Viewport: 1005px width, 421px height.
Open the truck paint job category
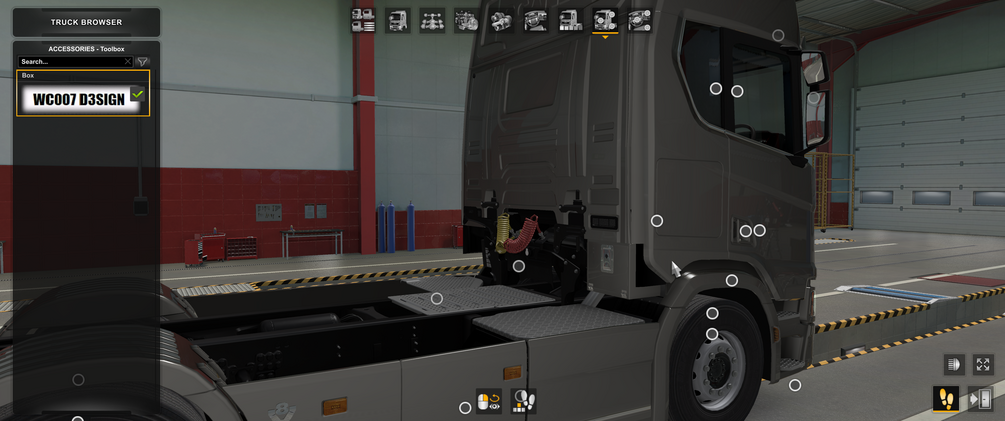(x=570, y=20)
